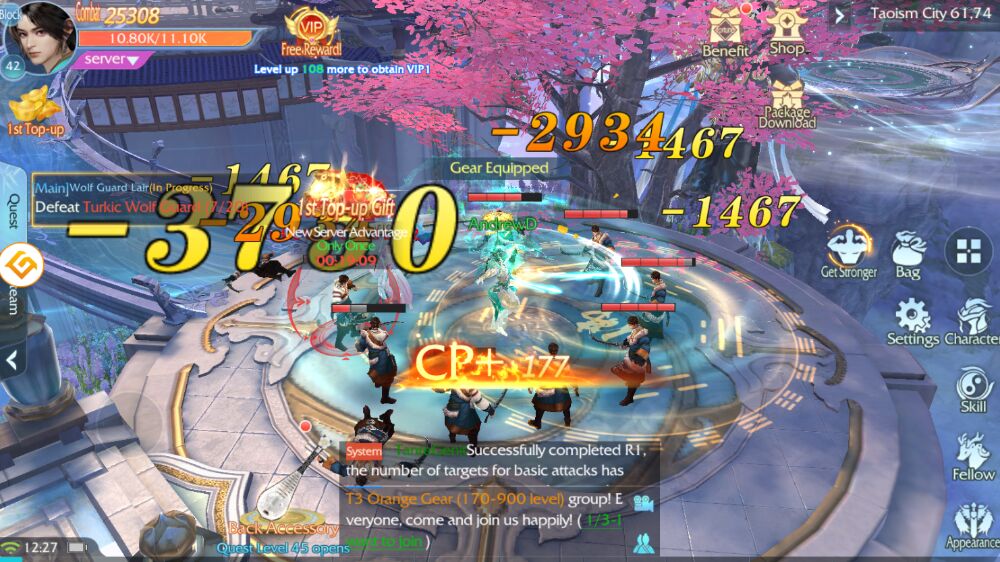Expand the left side panel arrow

click(x=12, y=358)
